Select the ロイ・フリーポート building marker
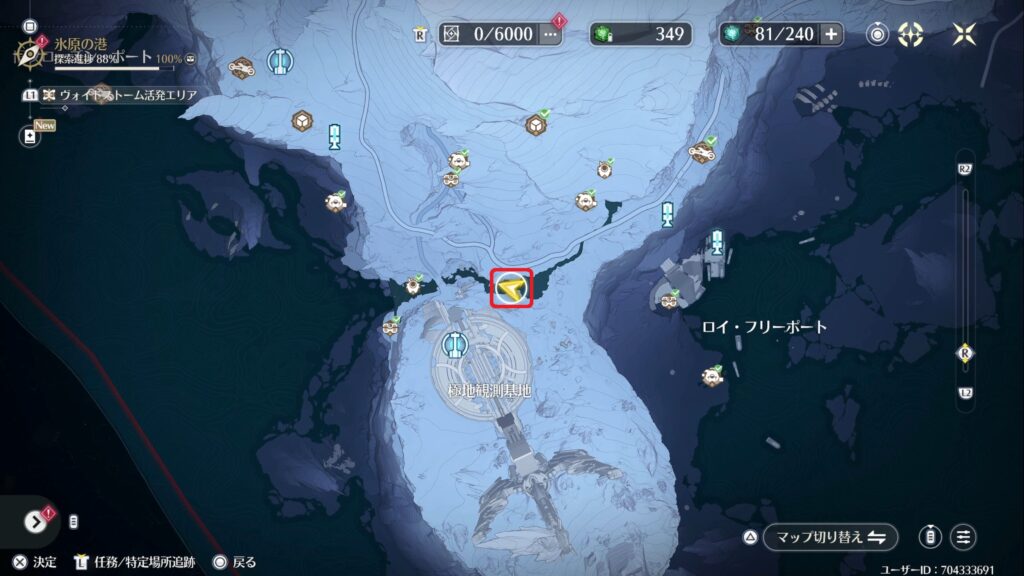The image size is (1024, 576). [670, 295]
